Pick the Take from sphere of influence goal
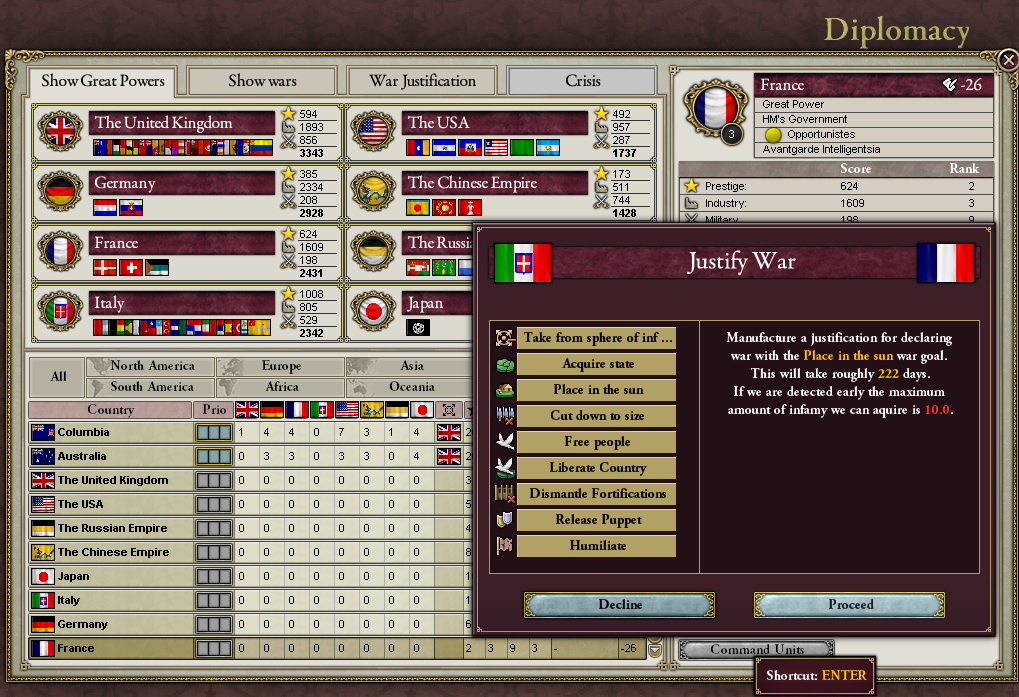Image resolution: width=1019 pixels, height=697 pixels. [x=597, y=338]
